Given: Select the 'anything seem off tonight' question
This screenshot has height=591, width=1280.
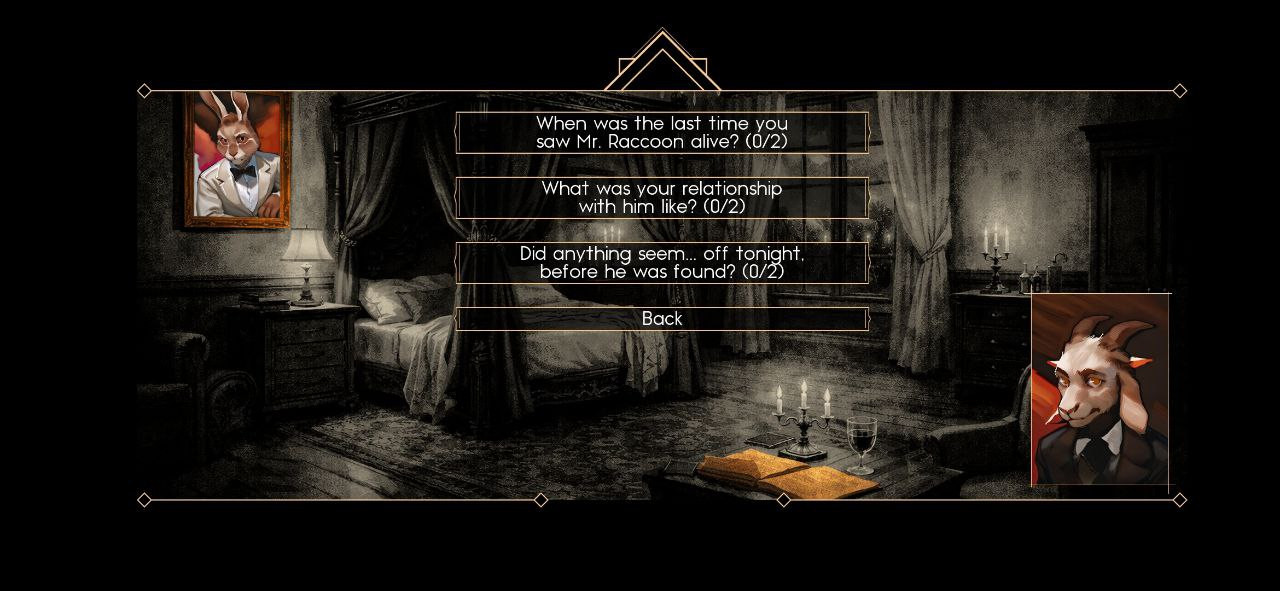Looking at the screenshot, I should pyautogui.click(x=662, y=262).
